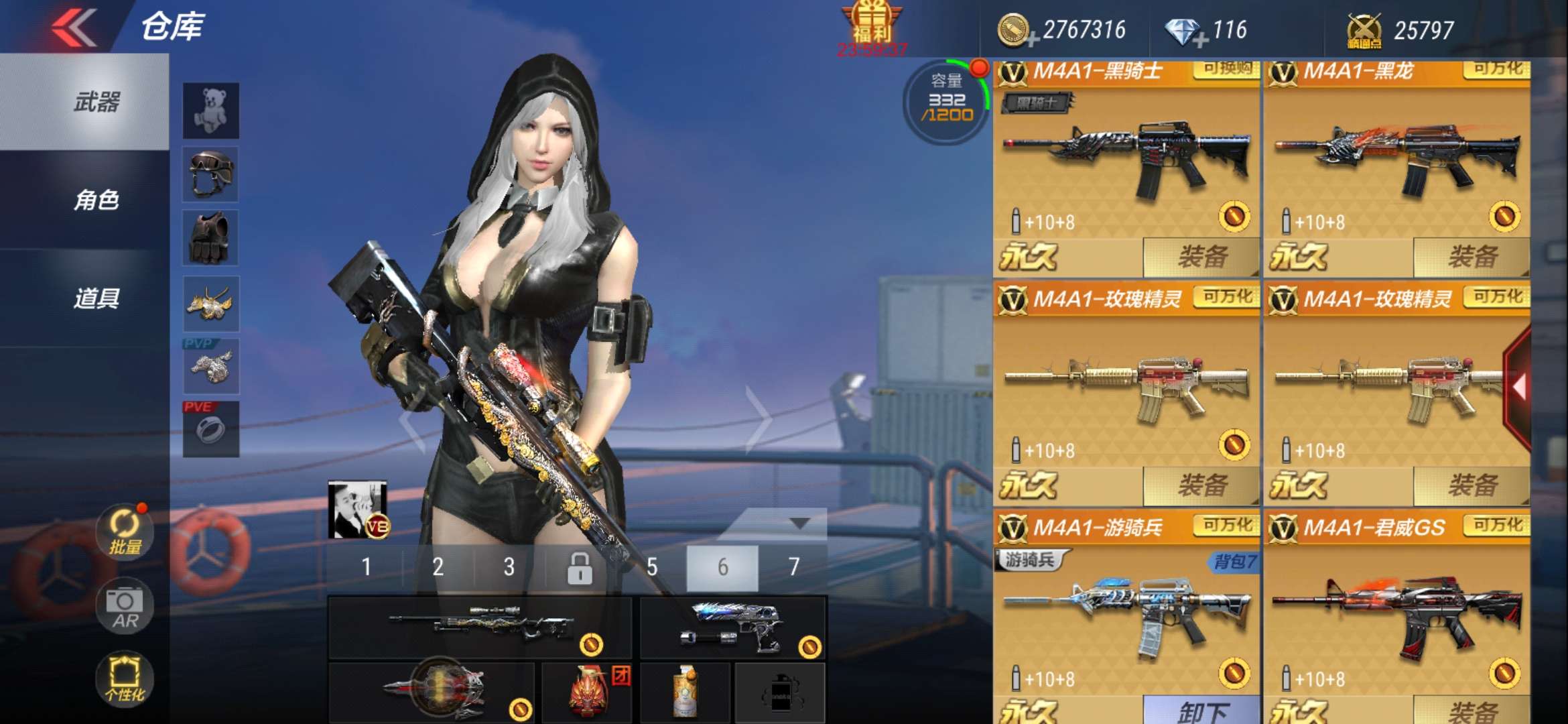The width and height of the screenshot is (1568, 724).
Task: Switch to loadout bag number 7
Action: pos(794,567)
